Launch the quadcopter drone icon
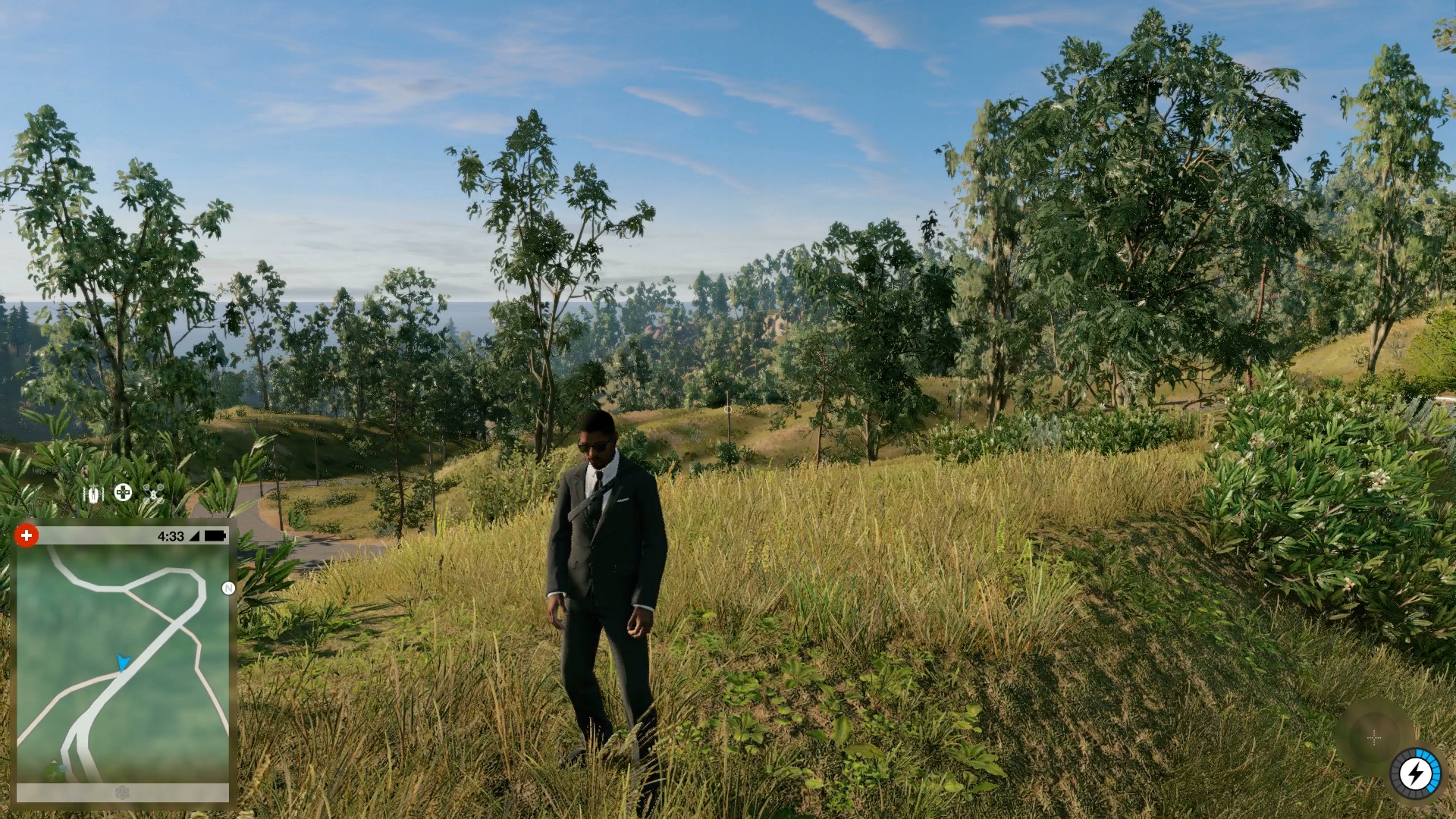This screenshot has height=819, width=1456. 153,494
